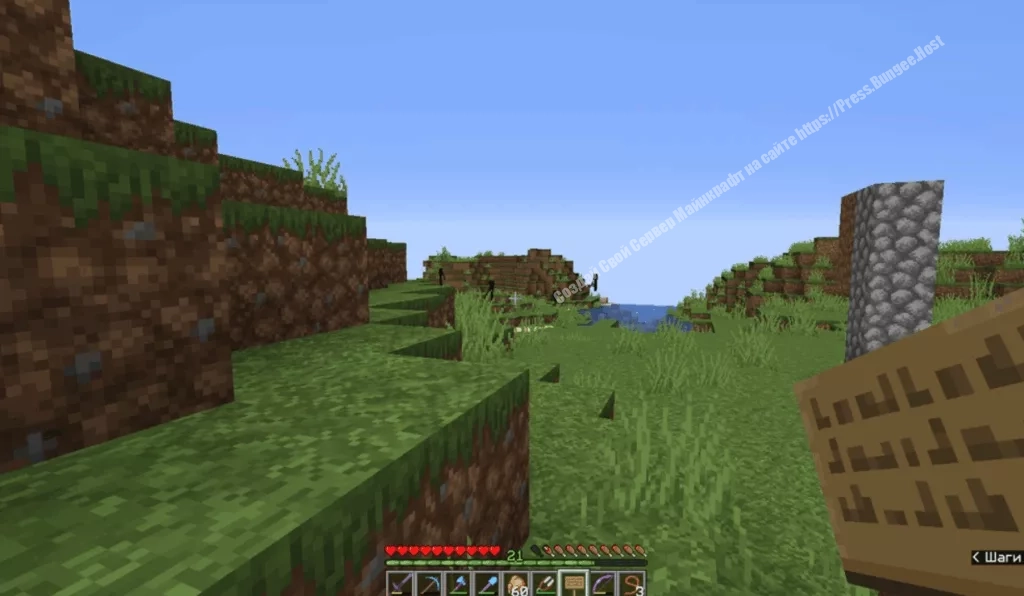
Task: Choose the diamond axe in the hotbar
Action: click(458, 584)
